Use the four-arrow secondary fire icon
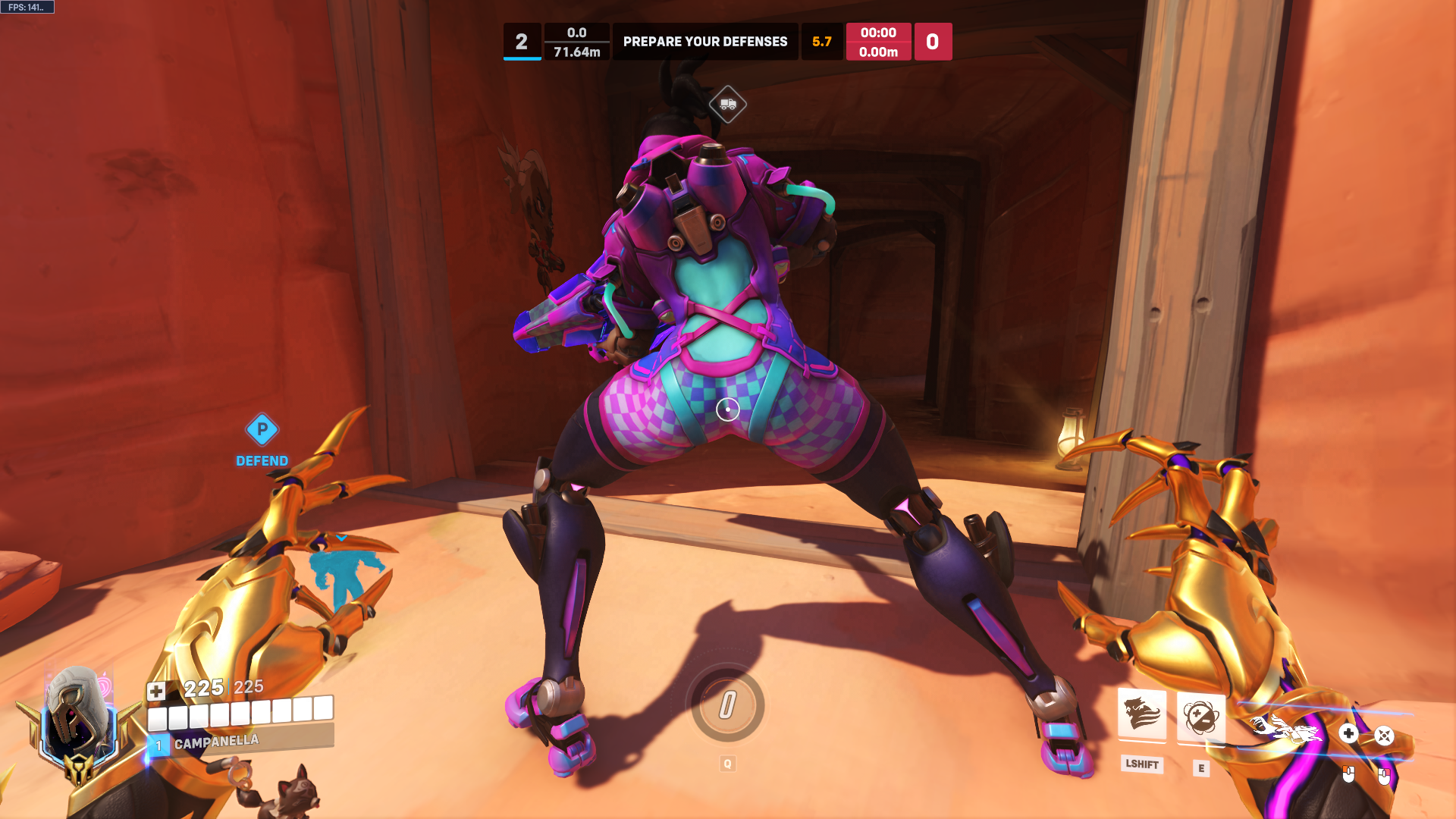This screenshot has height=819, width=1456. pos(1384,736)
